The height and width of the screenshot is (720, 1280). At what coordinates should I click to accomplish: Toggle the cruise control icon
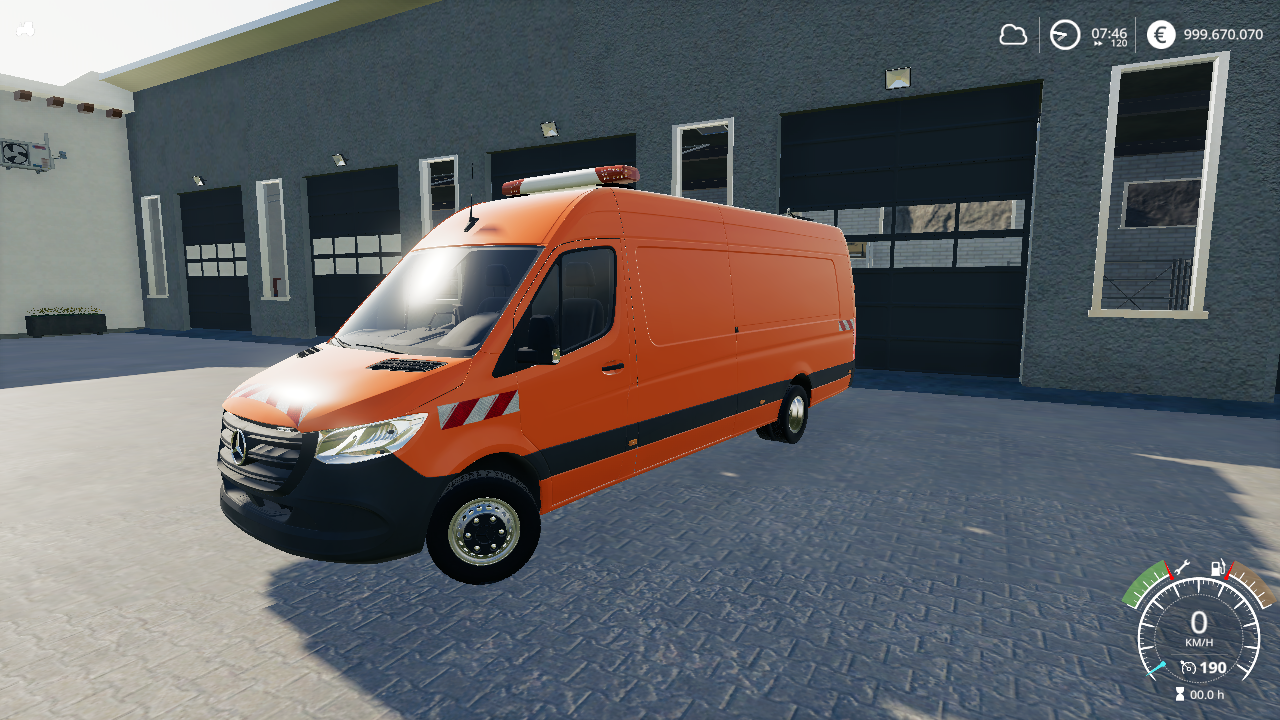click(1188, 667)
